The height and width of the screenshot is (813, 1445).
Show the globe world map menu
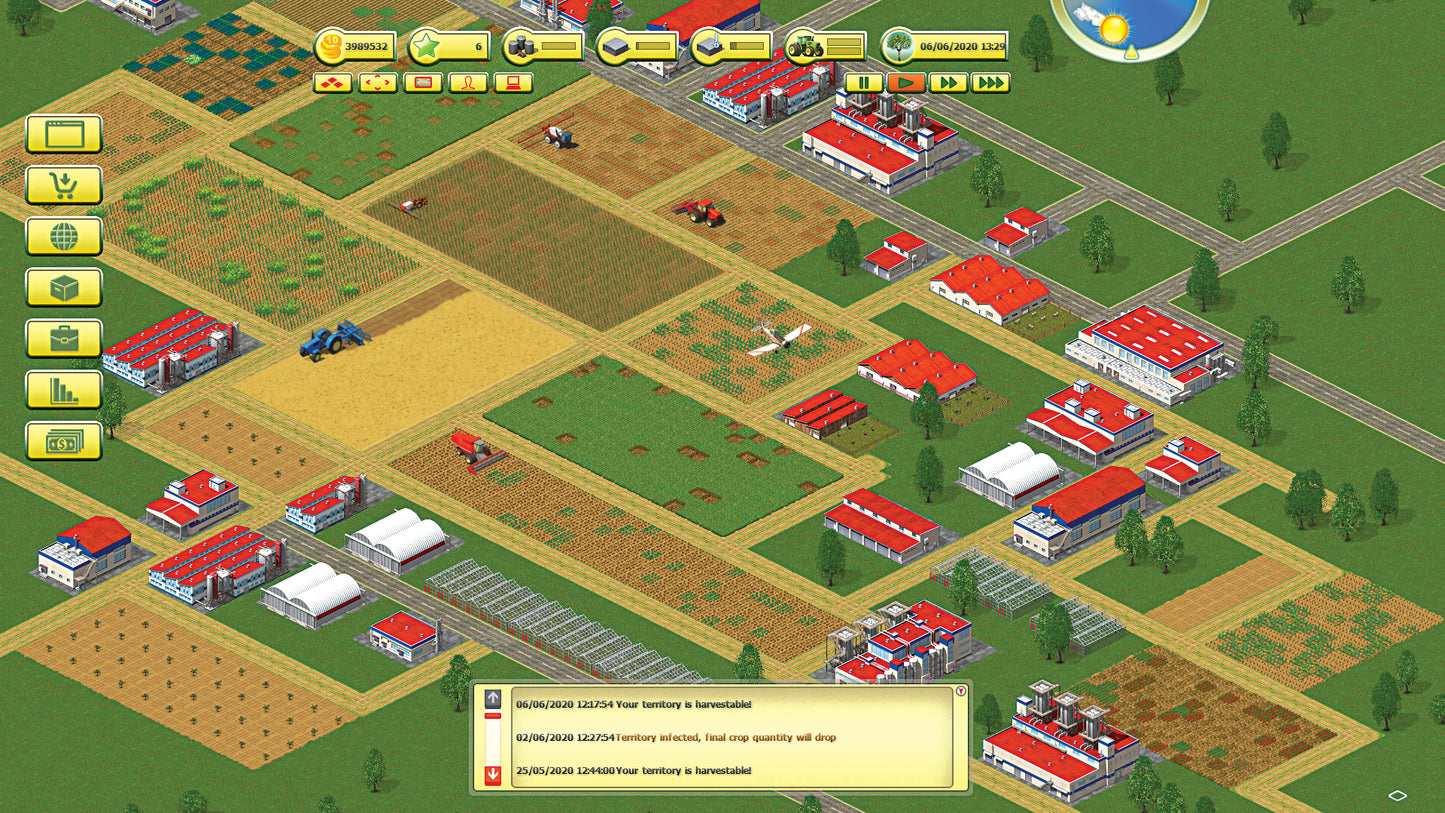coord(64,237)
